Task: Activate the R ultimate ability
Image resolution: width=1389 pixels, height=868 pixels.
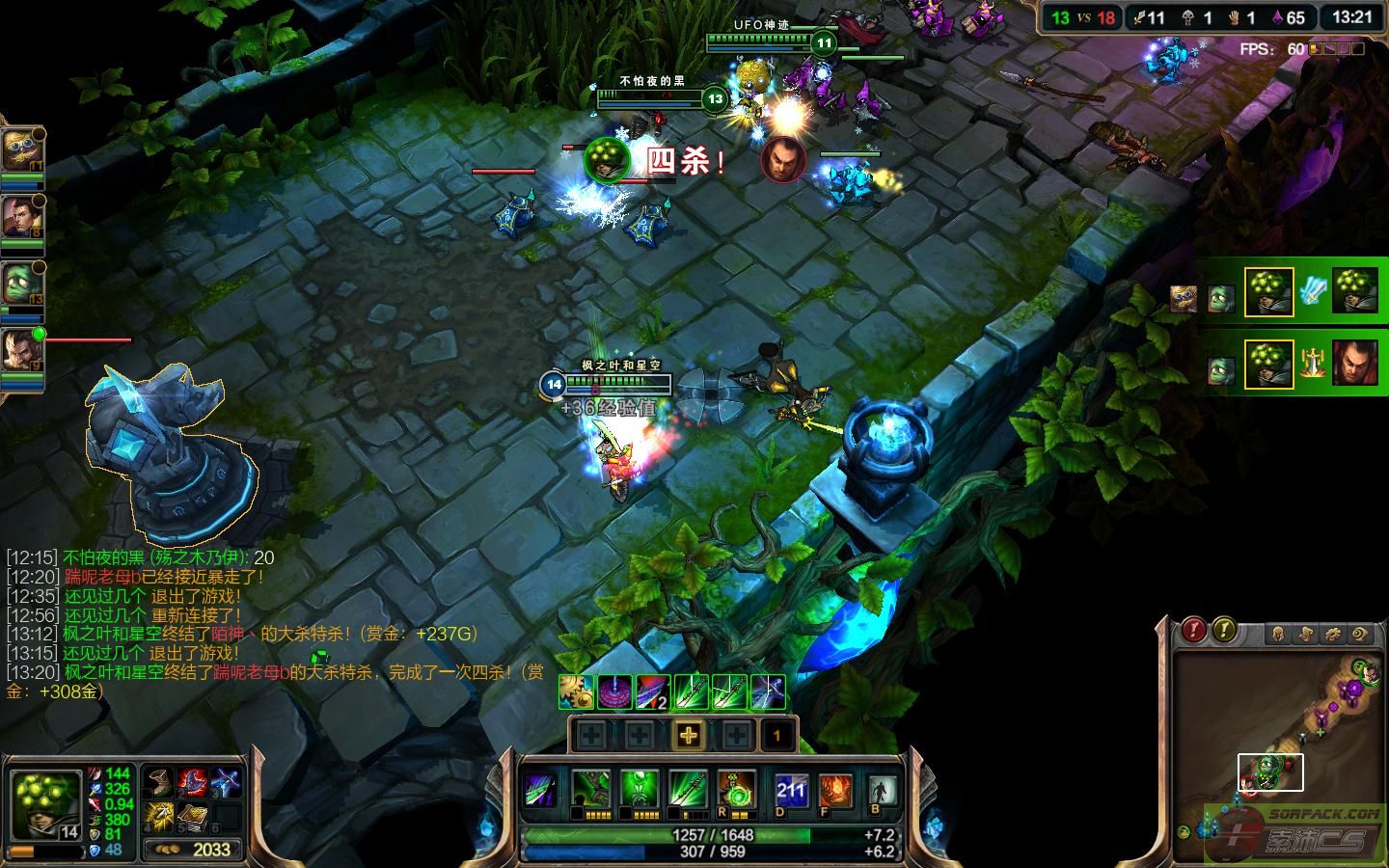Action: click(x=736, y=791)
